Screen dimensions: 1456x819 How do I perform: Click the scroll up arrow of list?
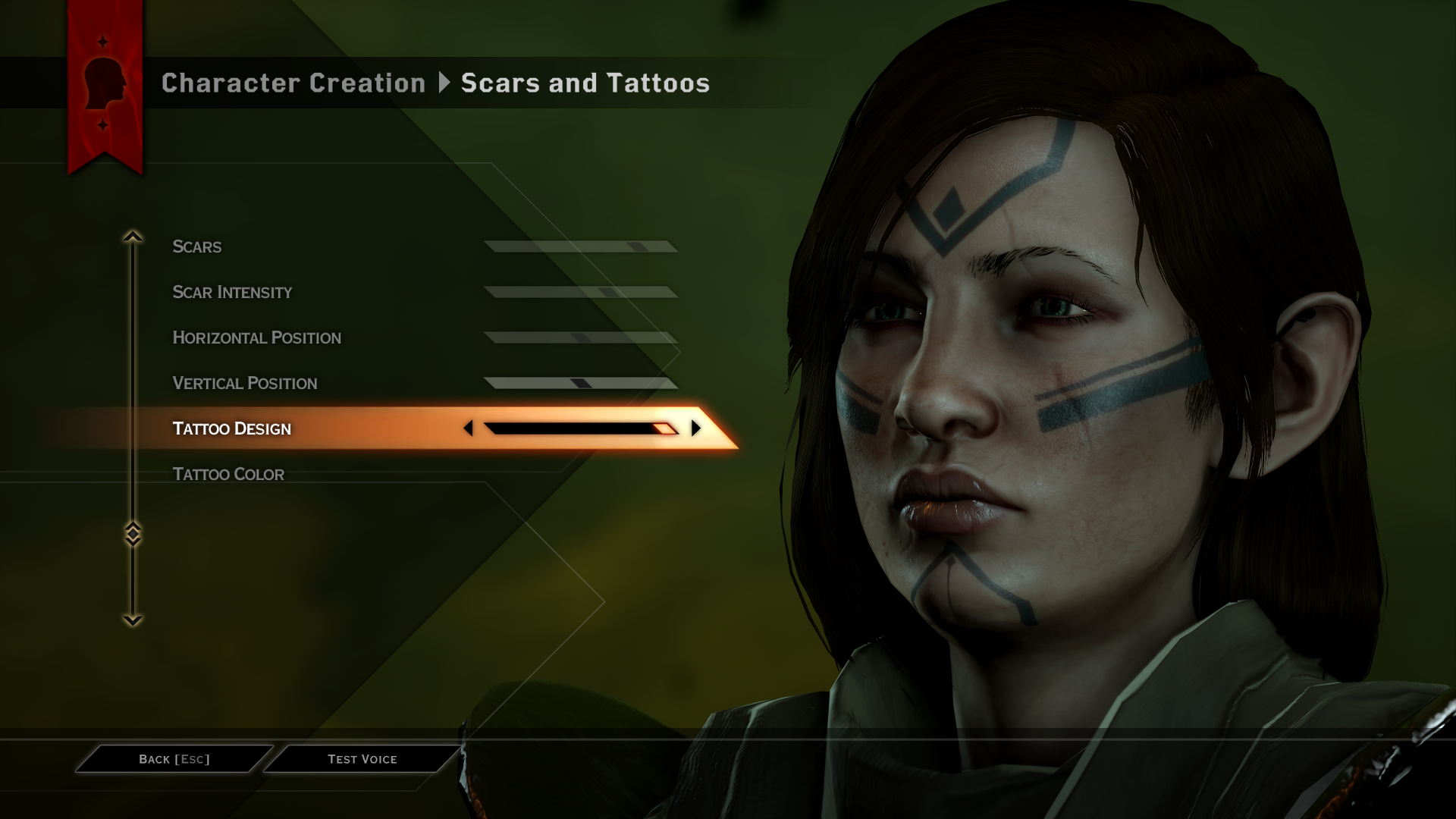coord(133,237)
